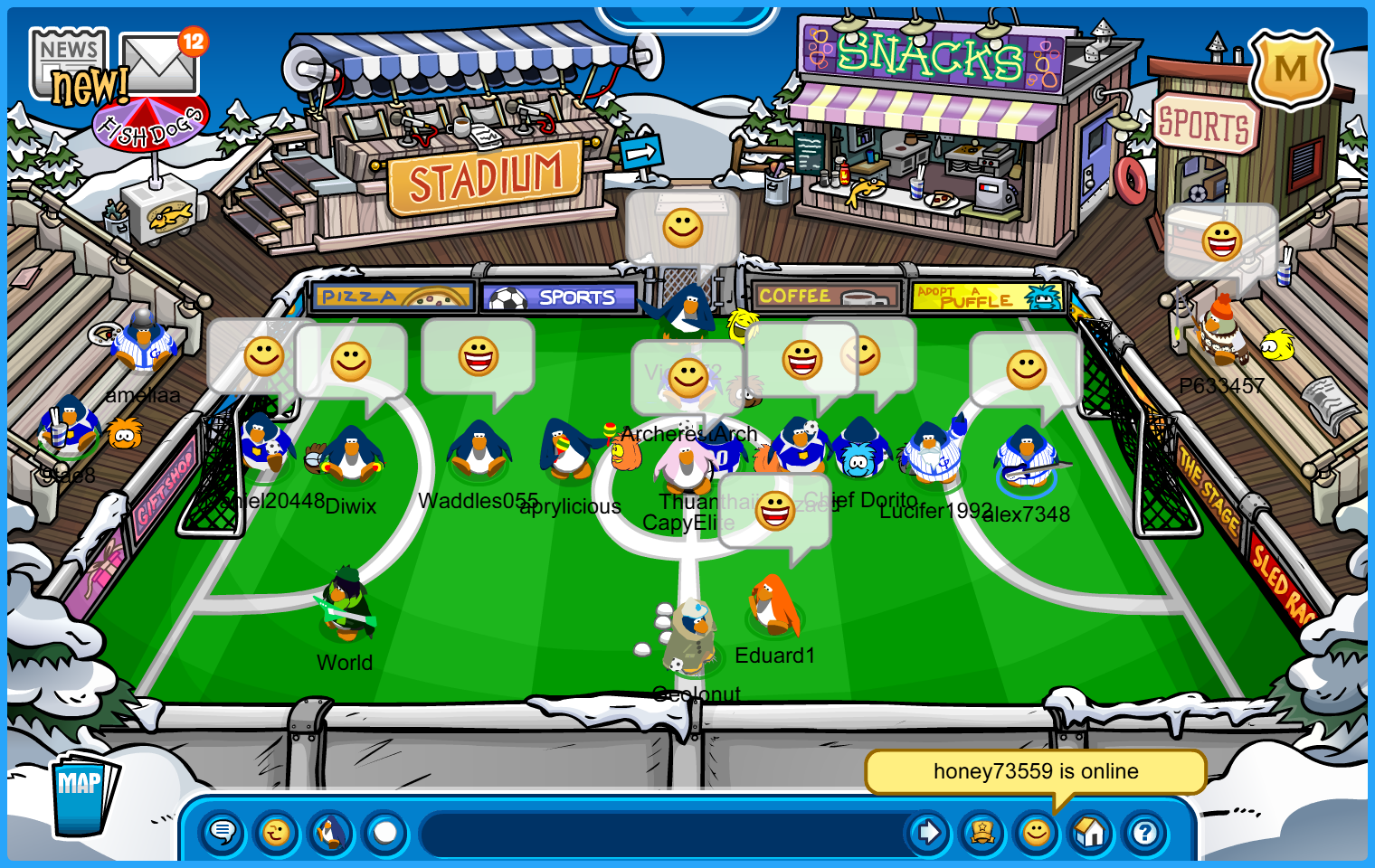Go to your igloo home

pyautogui.click(x=1090, y=832)
